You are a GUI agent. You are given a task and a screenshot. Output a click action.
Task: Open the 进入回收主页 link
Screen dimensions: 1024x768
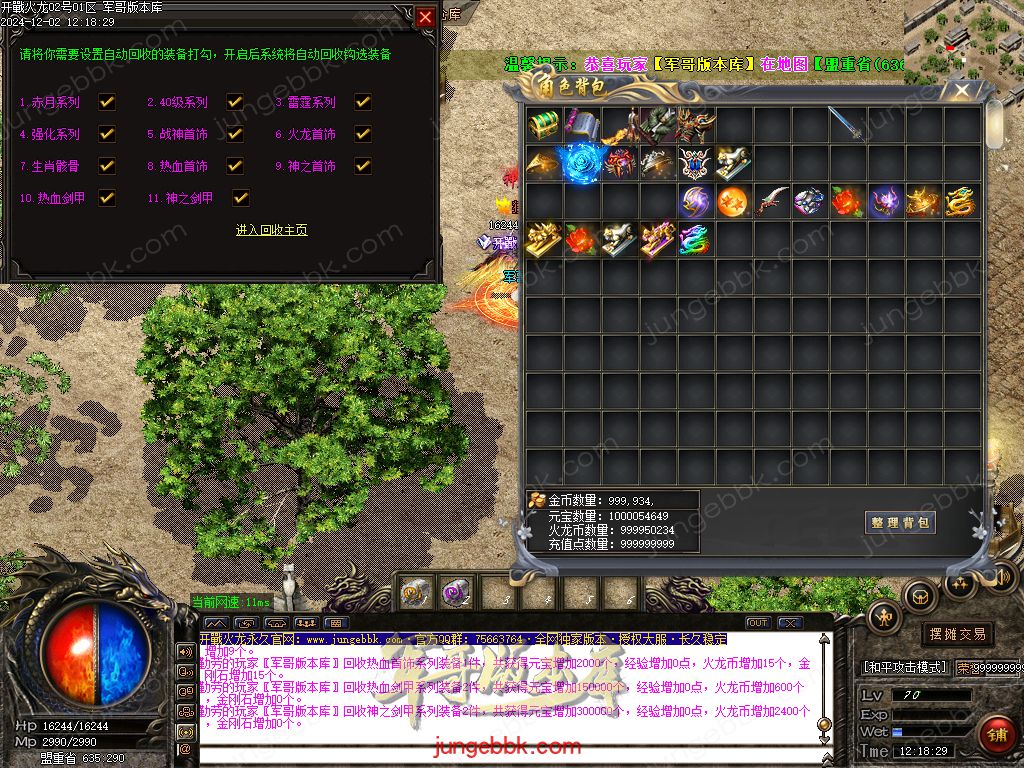point(271,230)
